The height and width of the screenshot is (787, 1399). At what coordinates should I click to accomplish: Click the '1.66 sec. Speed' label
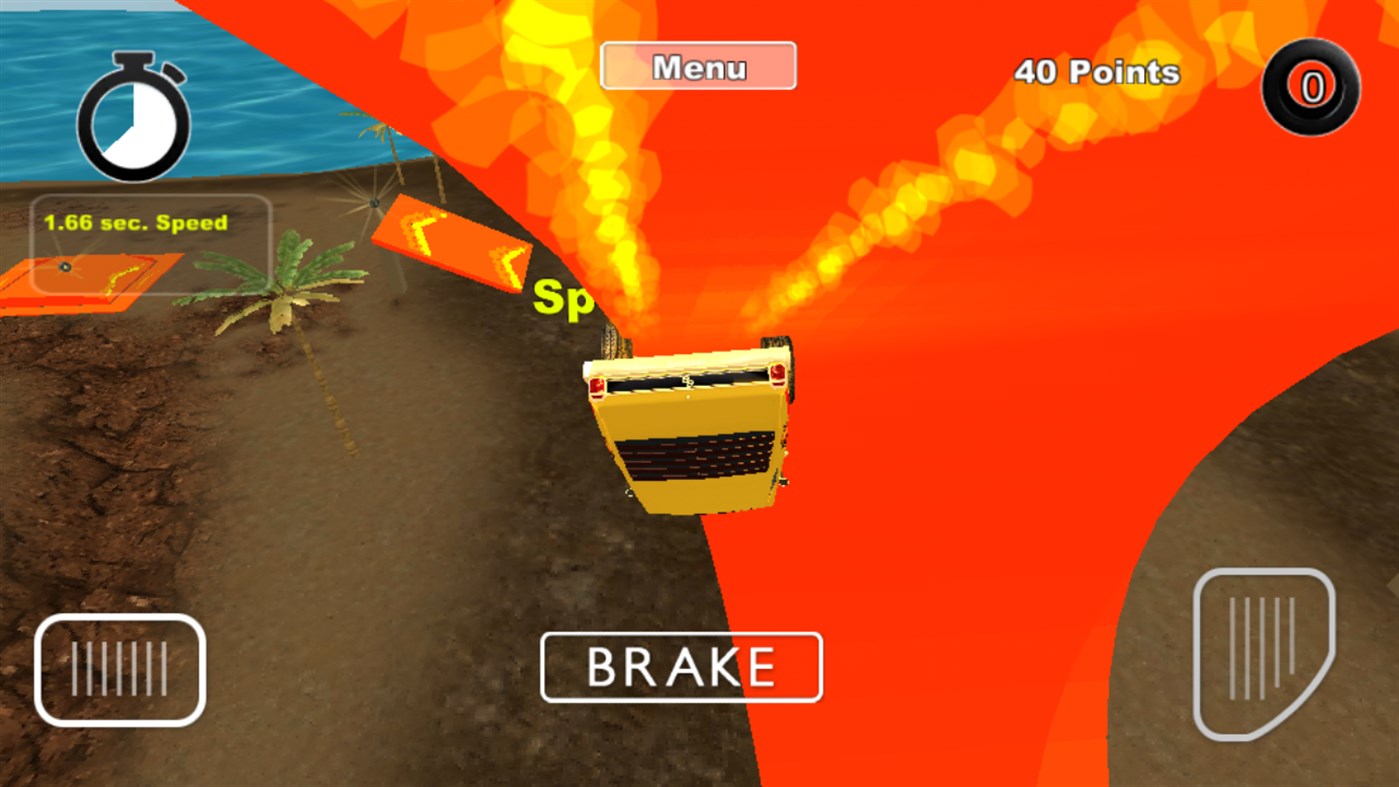click(x=135, y=222)
